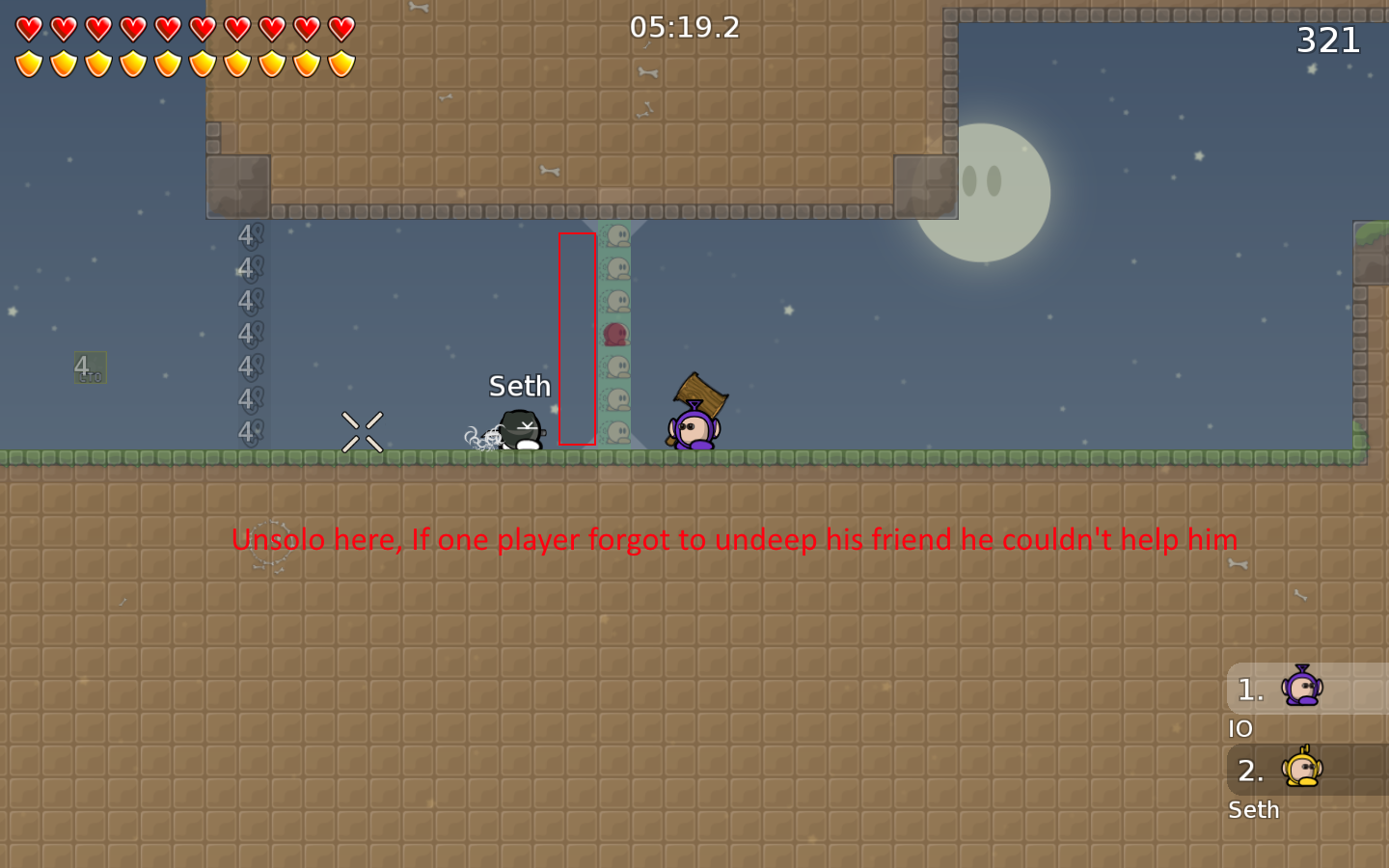Select the last heart on the top row
The width and height of the screenshot is (1389, 868).
pos(340,31)
